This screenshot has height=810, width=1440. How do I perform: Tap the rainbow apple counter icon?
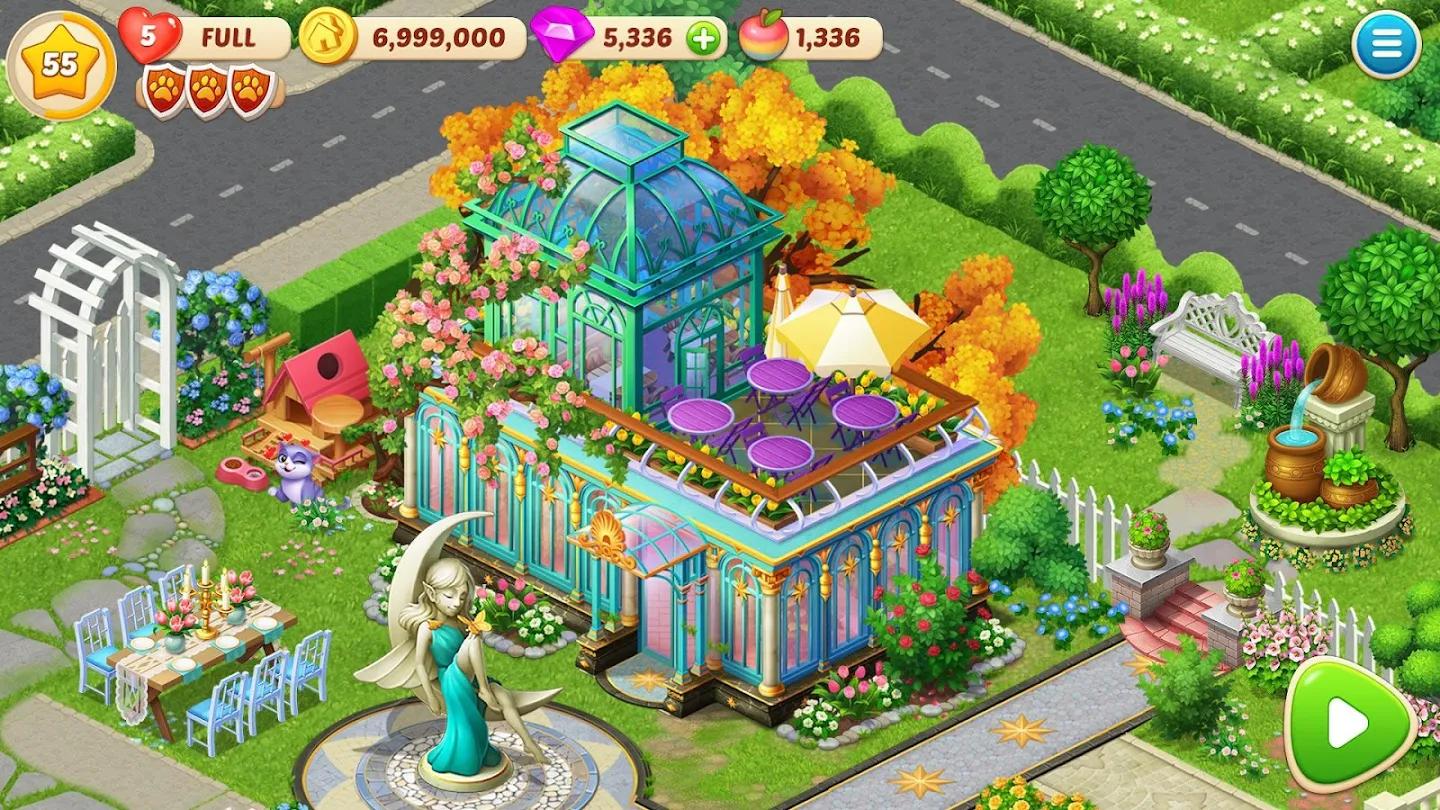point(762,38)
